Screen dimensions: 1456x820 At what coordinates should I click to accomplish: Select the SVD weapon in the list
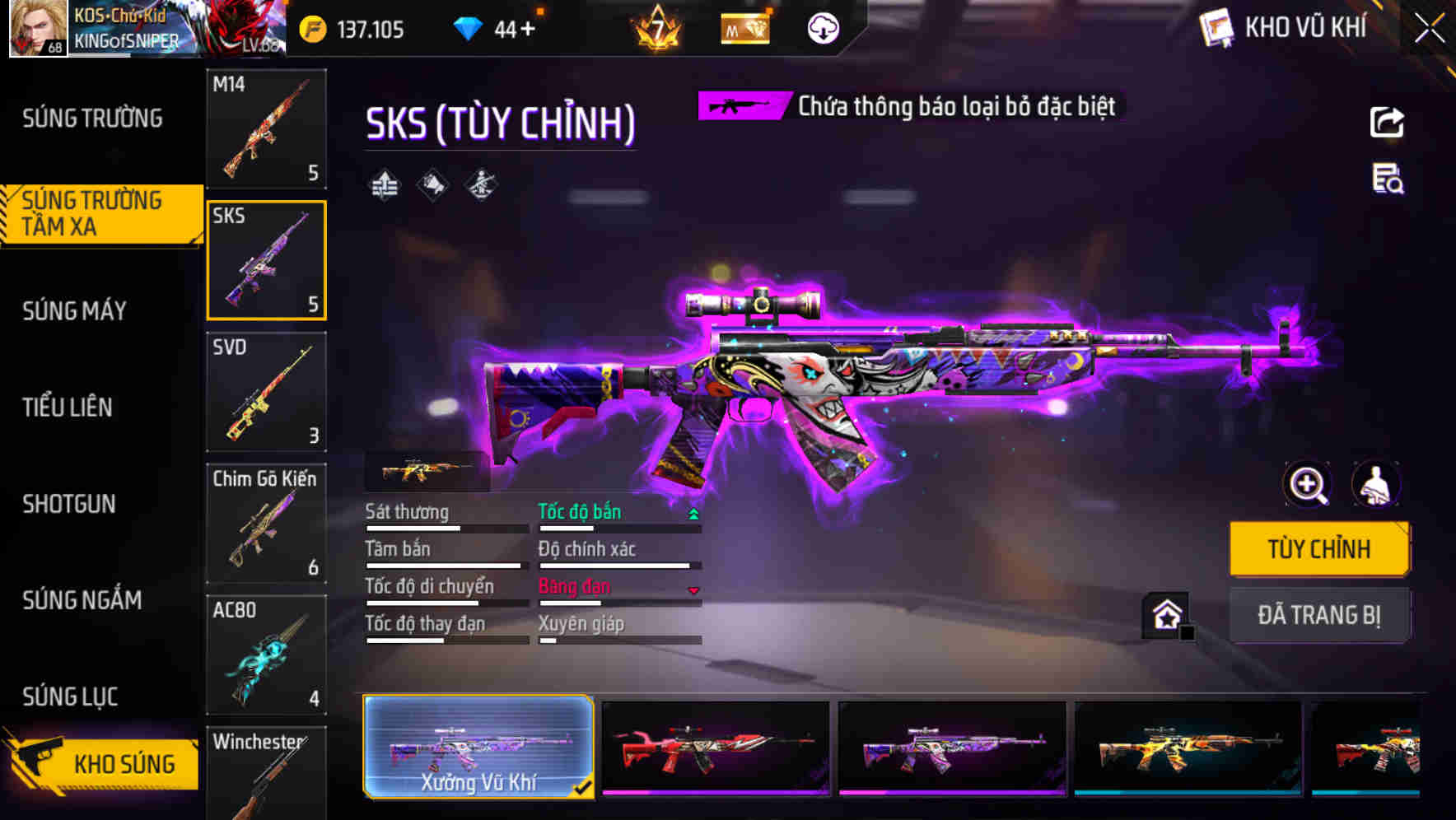pyautogui.click(x=267, y=393)
